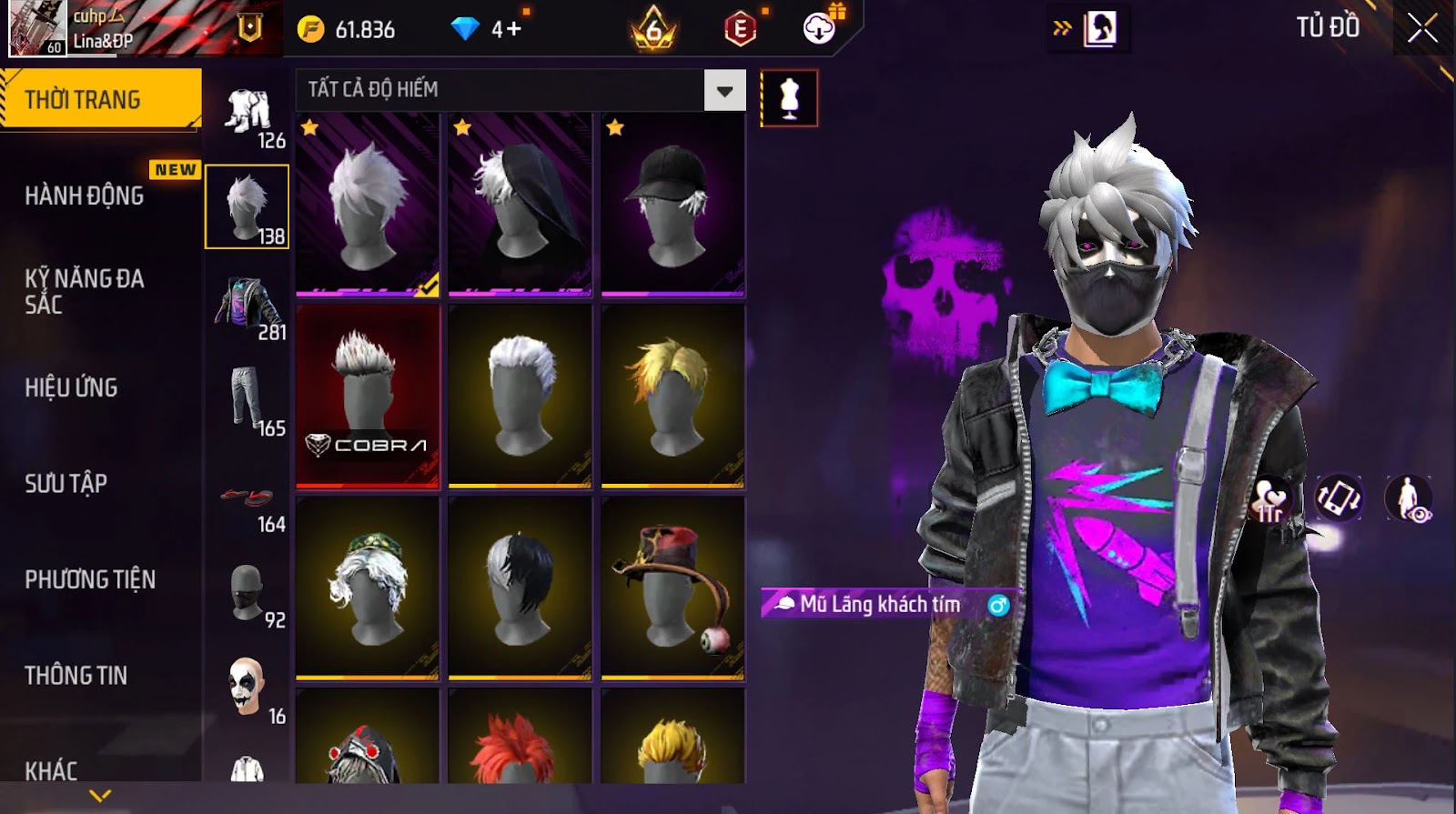Open the Hiệu Ứng section

tap(71, 387)
